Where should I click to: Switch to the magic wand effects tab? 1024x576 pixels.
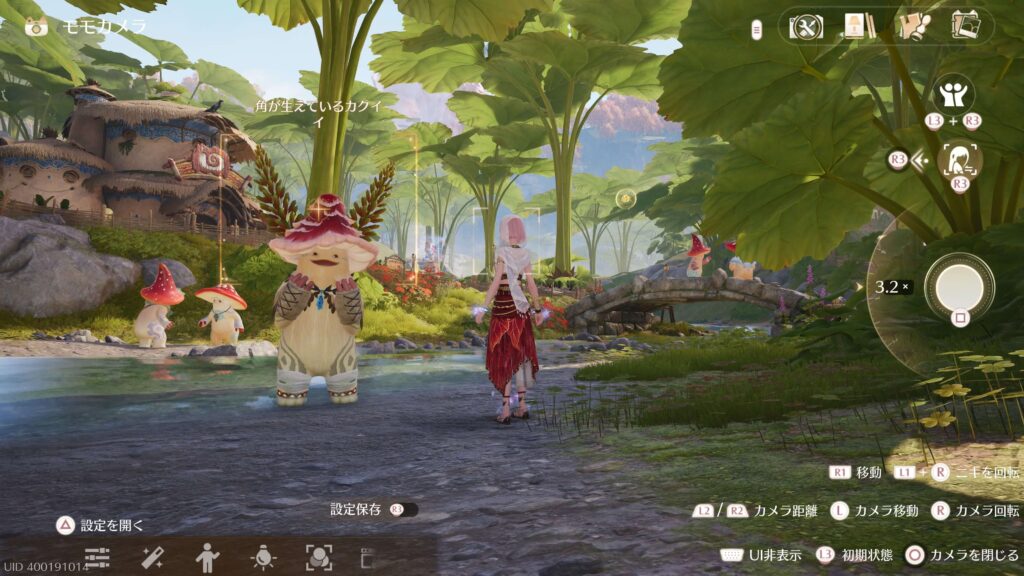152,557
